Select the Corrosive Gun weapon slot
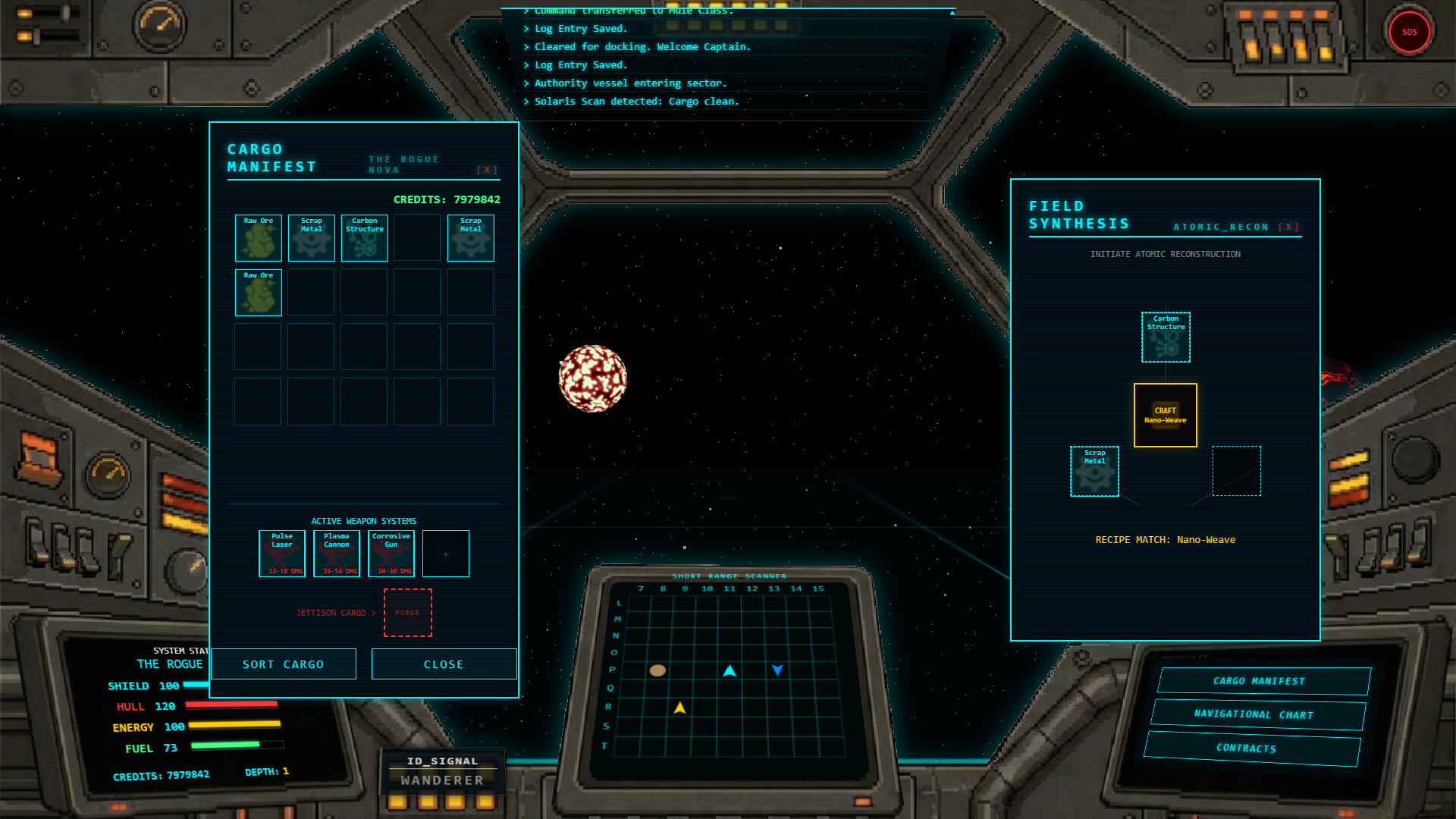The height and width of the screenshot is (819, 1456). 391,554
